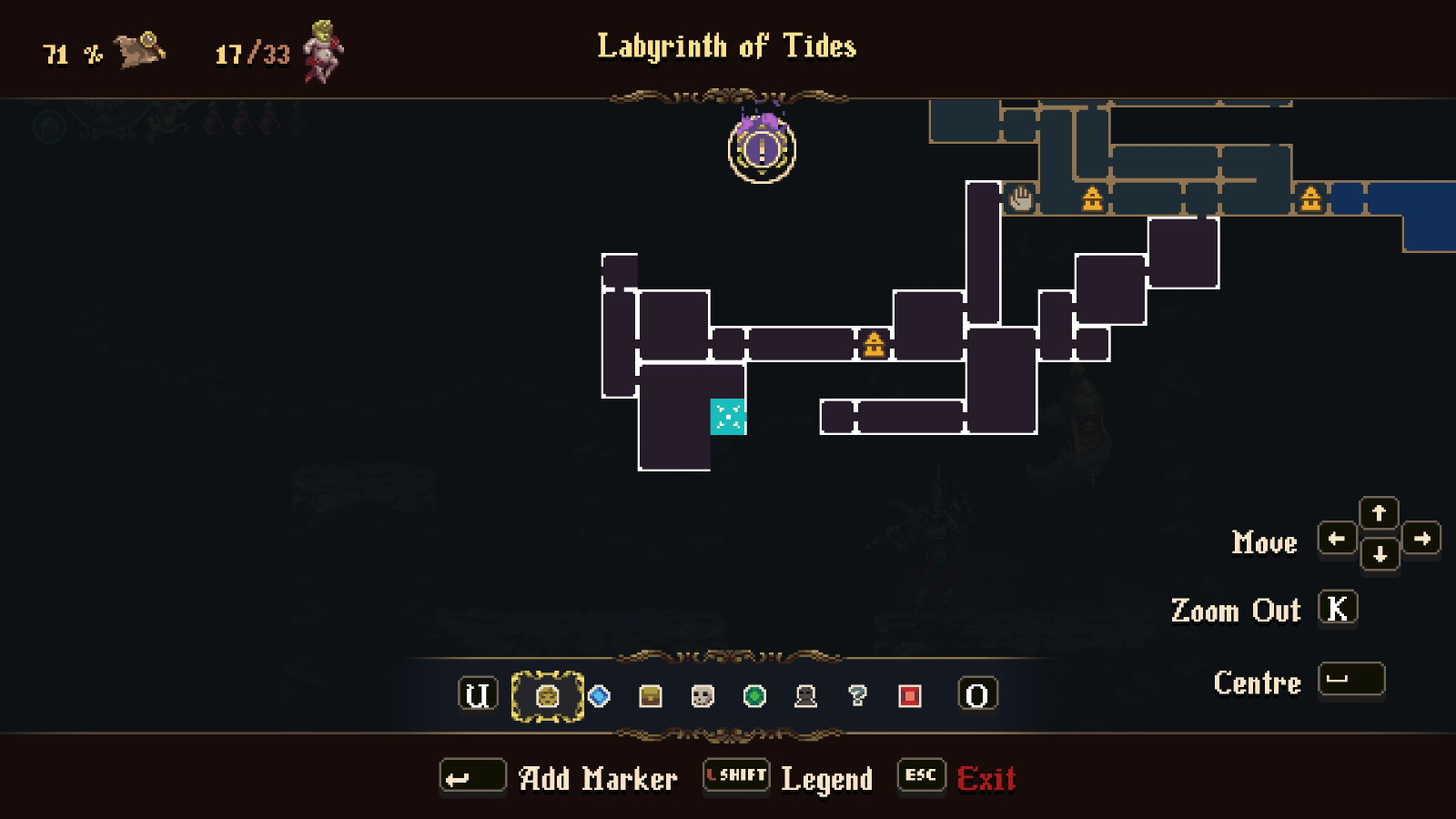Click the Centre map control

[1350, 681]
